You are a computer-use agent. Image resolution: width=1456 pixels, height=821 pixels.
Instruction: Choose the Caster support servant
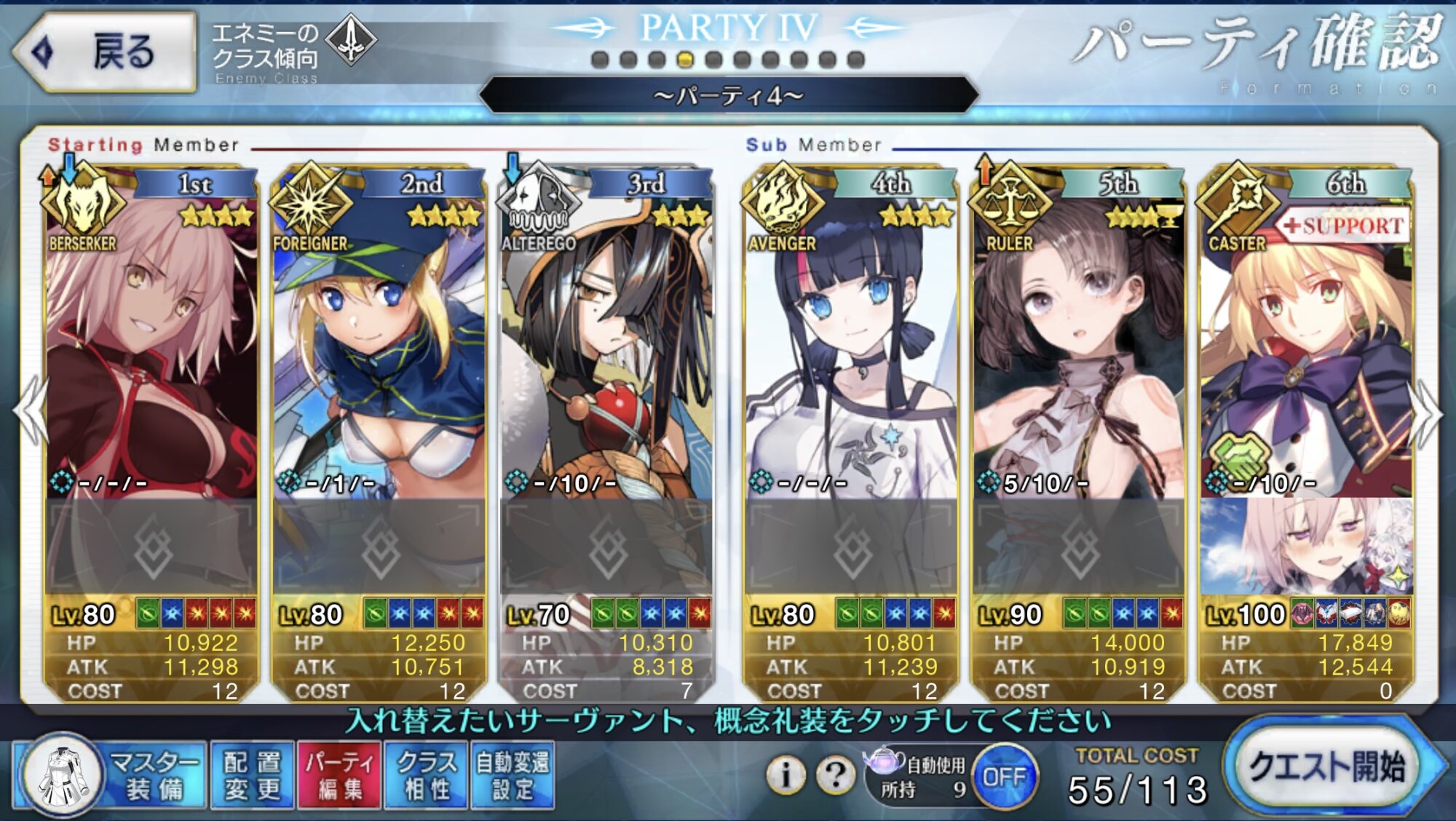[x=1306, y=349]
